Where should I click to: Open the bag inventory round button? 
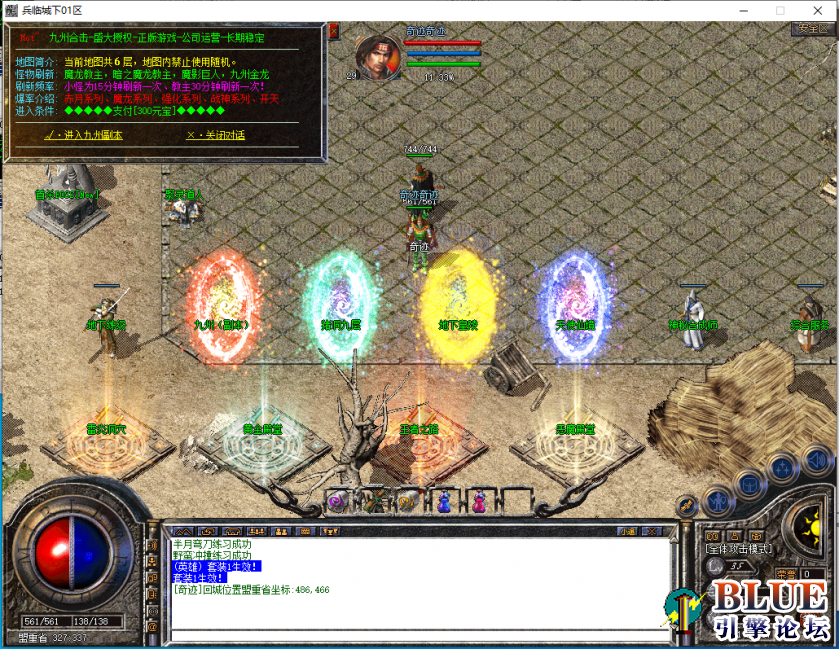tap(749, 485)
